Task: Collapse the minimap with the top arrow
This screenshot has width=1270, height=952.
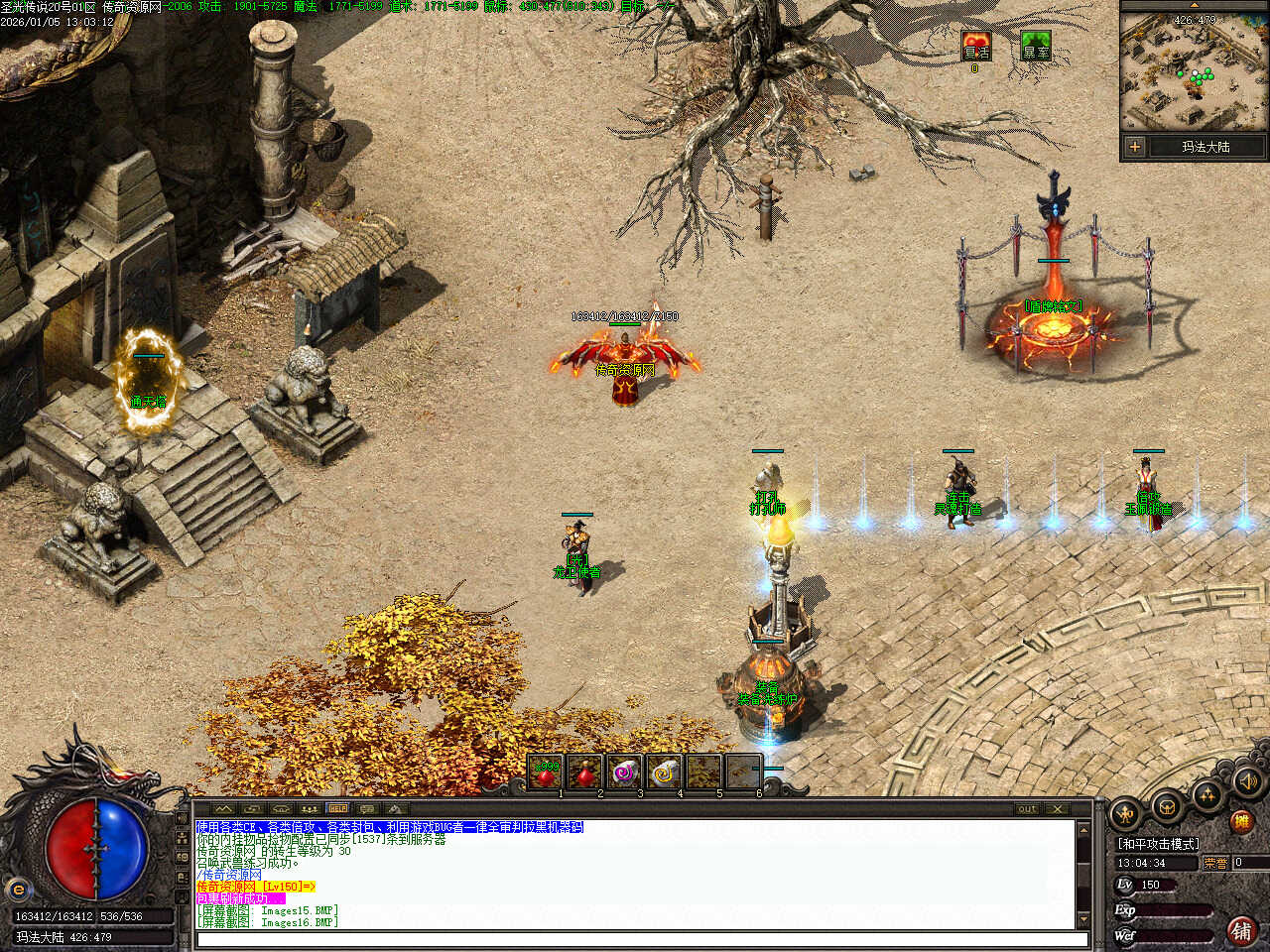Action: click(x=1194, y=6)
